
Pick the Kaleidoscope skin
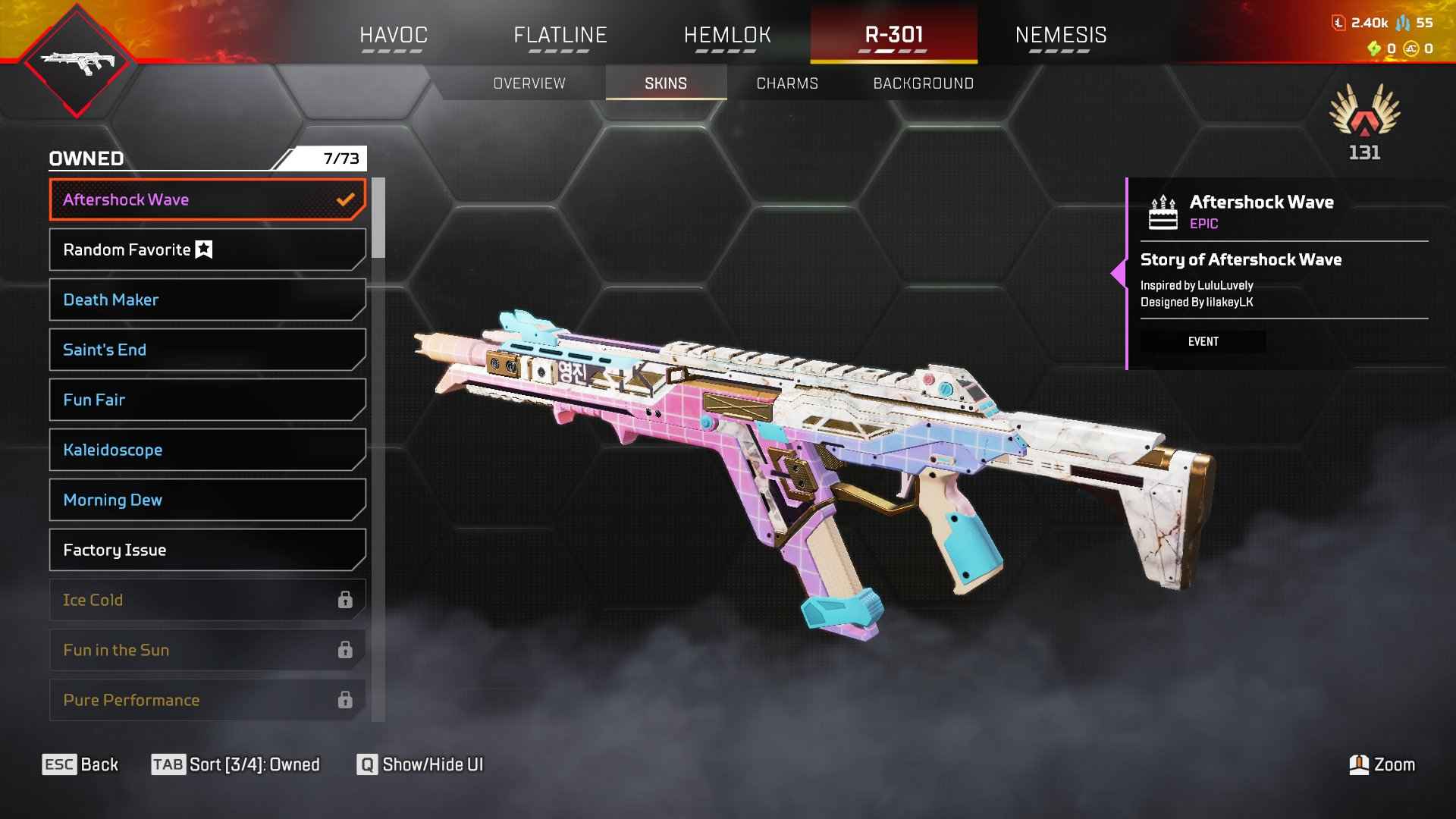click(207, 450)
